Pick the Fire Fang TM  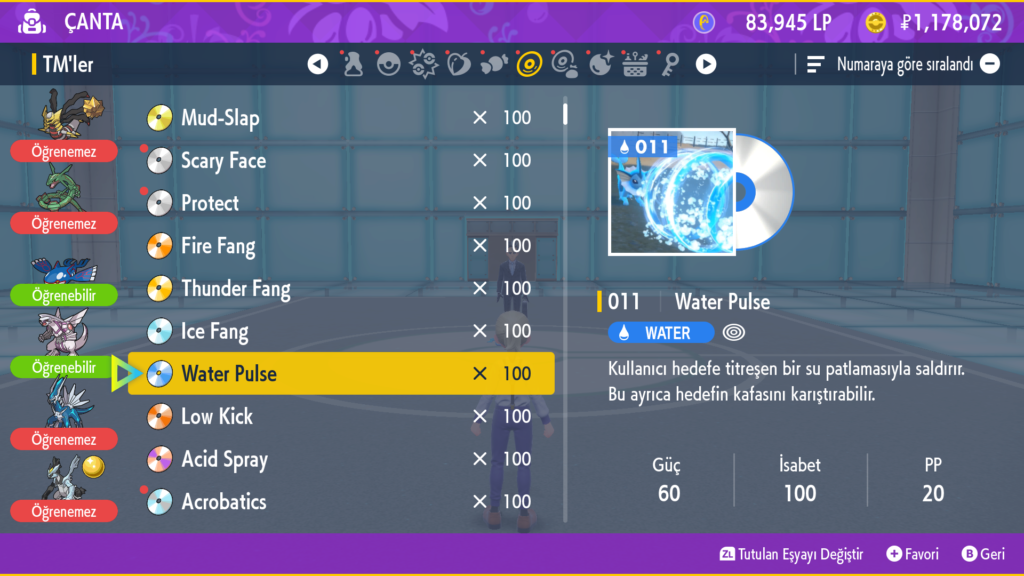point(340,246)
